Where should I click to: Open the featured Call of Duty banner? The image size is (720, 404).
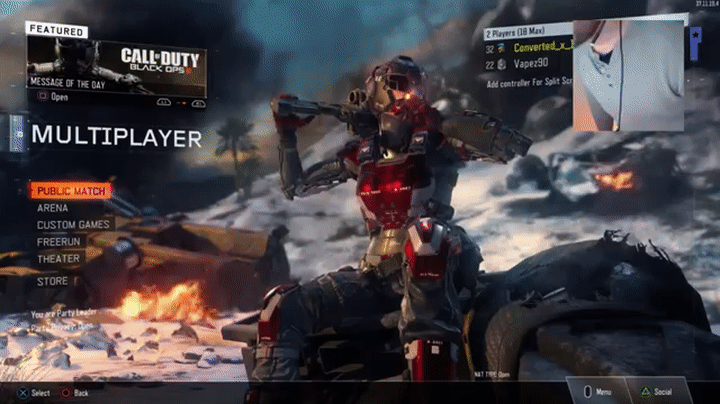(x=116, y=60)
